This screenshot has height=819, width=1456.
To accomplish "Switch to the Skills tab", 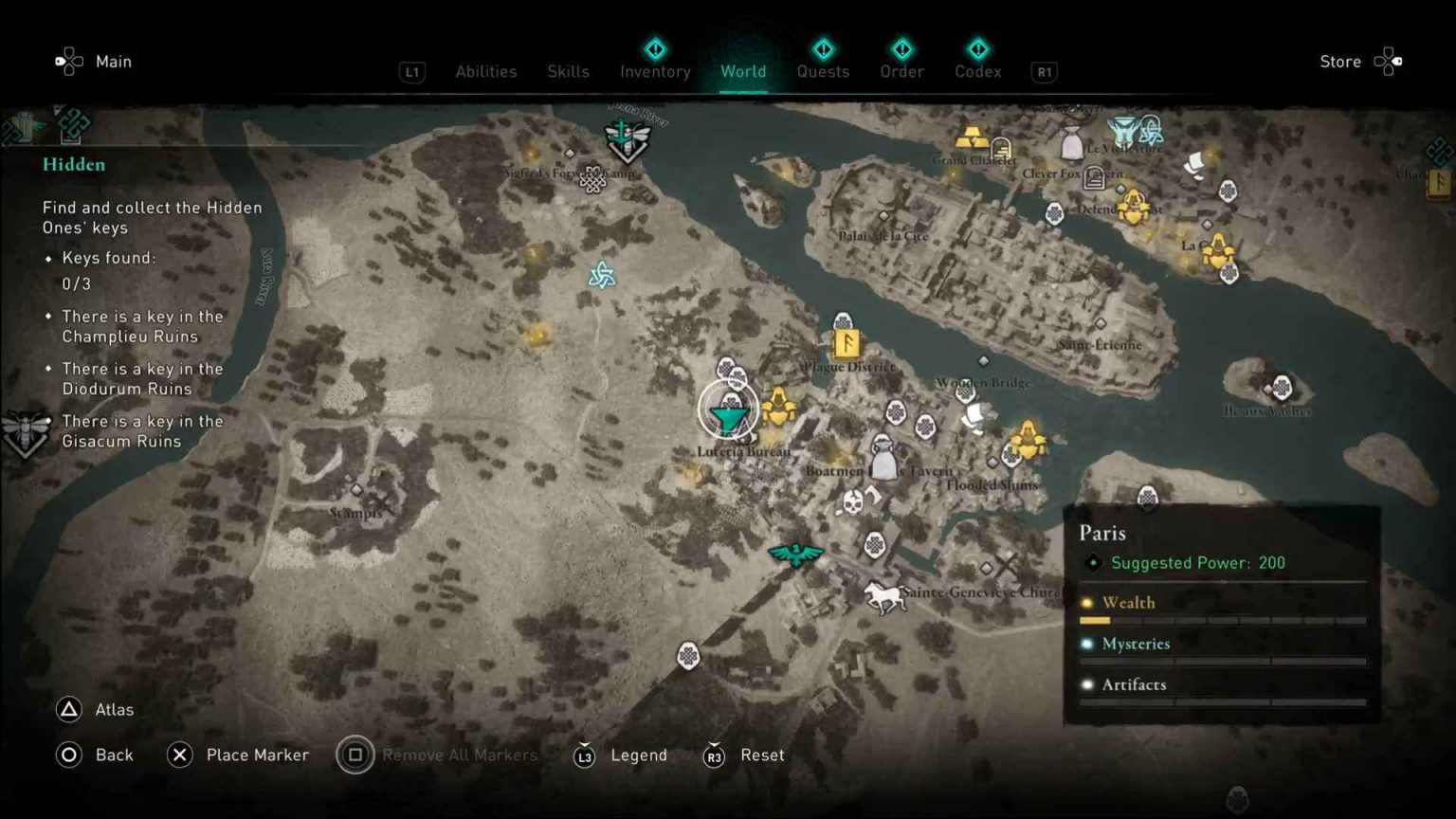I will click(x=568, y=71).
